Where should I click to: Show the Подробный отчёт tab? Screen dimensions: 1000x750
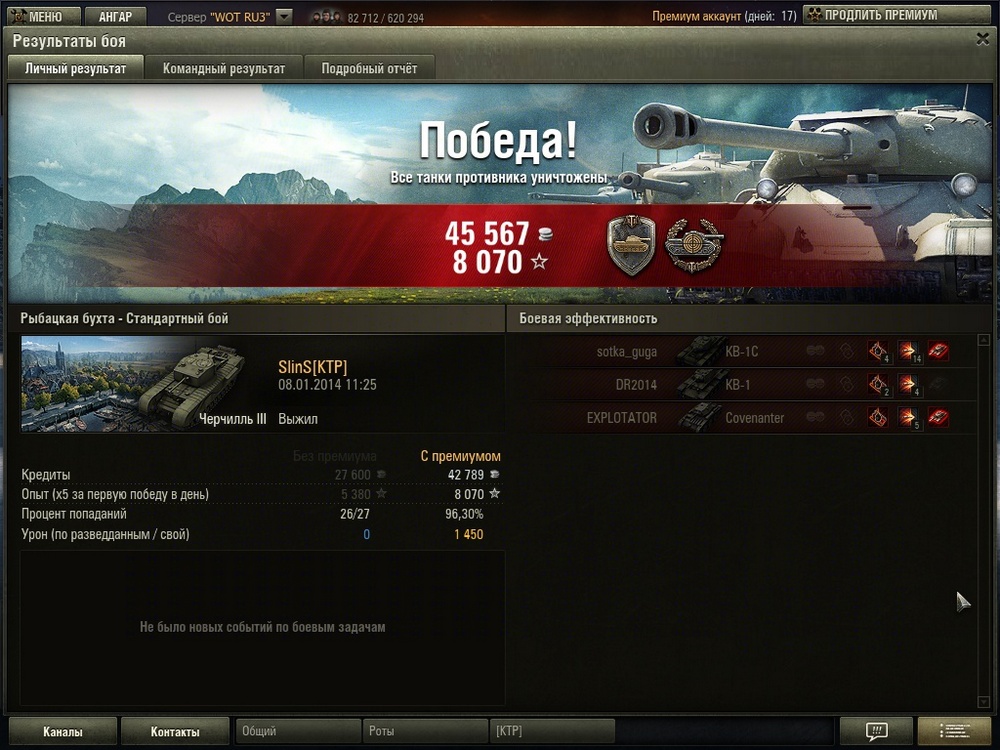click(x=369, y=69)
